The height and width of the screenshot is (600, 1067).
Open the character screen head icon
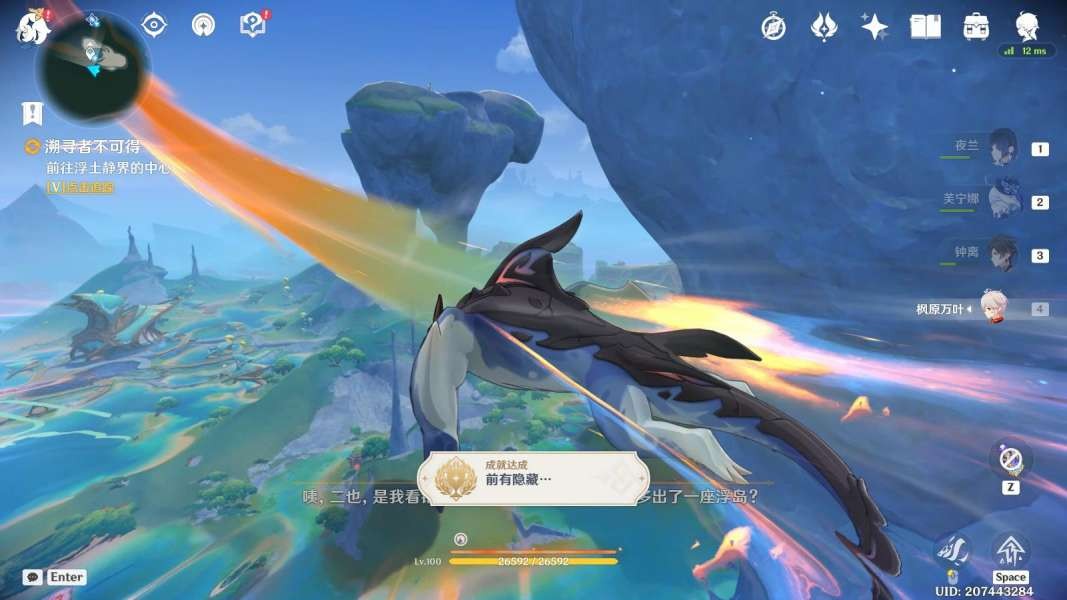point(1027,26)
